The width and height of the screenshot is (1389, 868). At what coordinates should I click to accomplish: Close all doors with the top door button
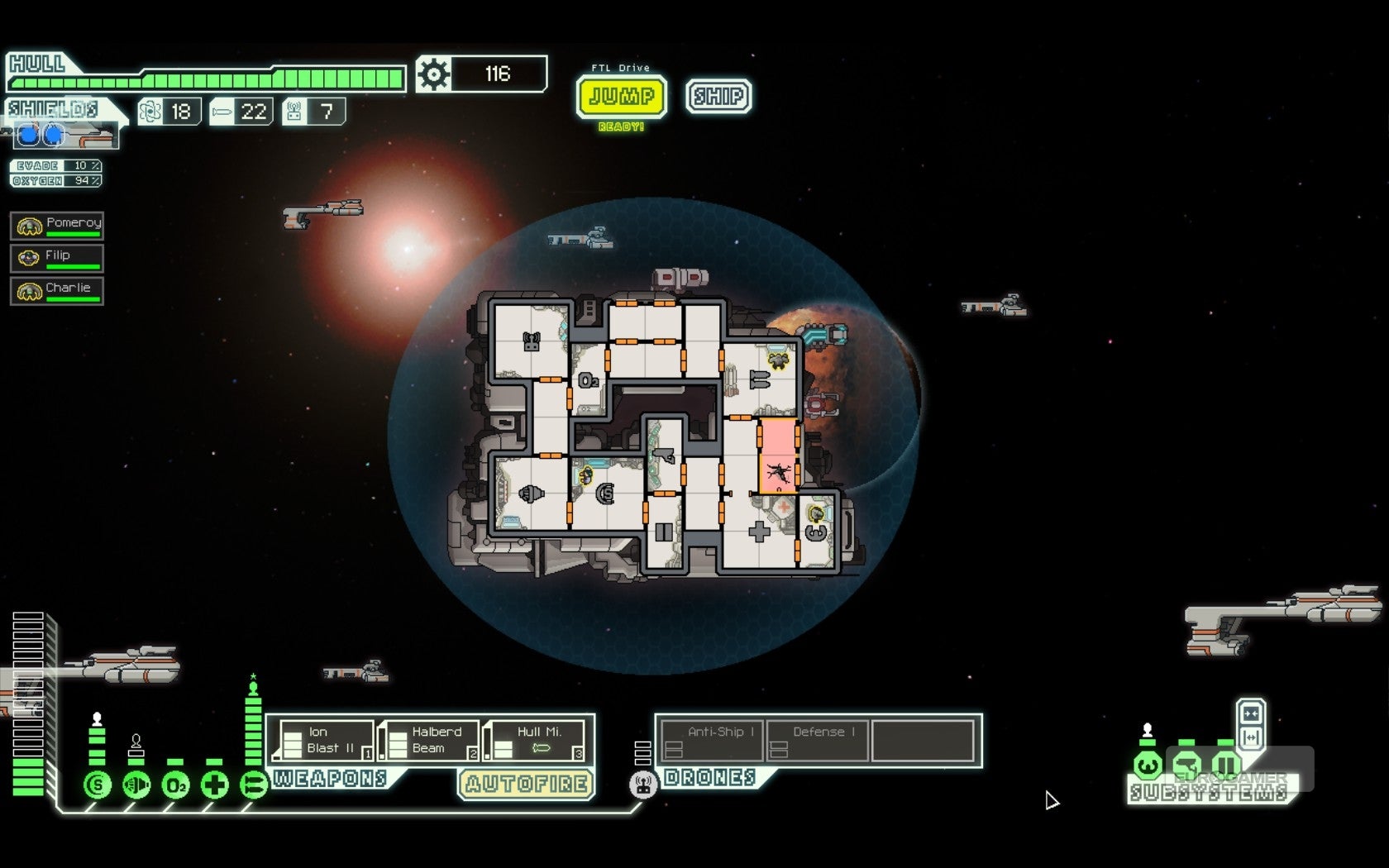point(1250,714)
